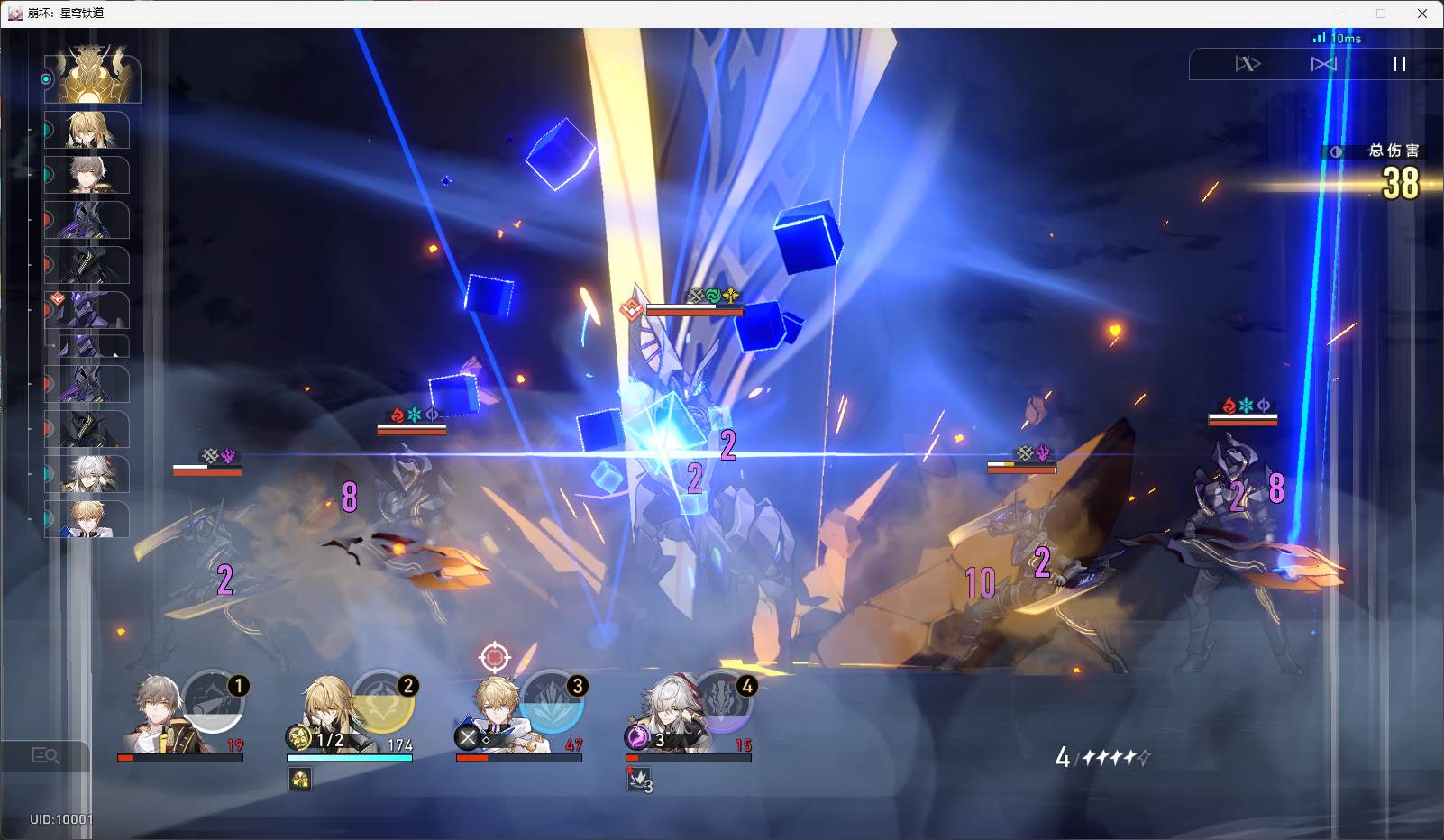The height and width of the screenshot is (840, 1444).
Task: Select the golden portrait atop the turn order
Action: tap(93, 76)
